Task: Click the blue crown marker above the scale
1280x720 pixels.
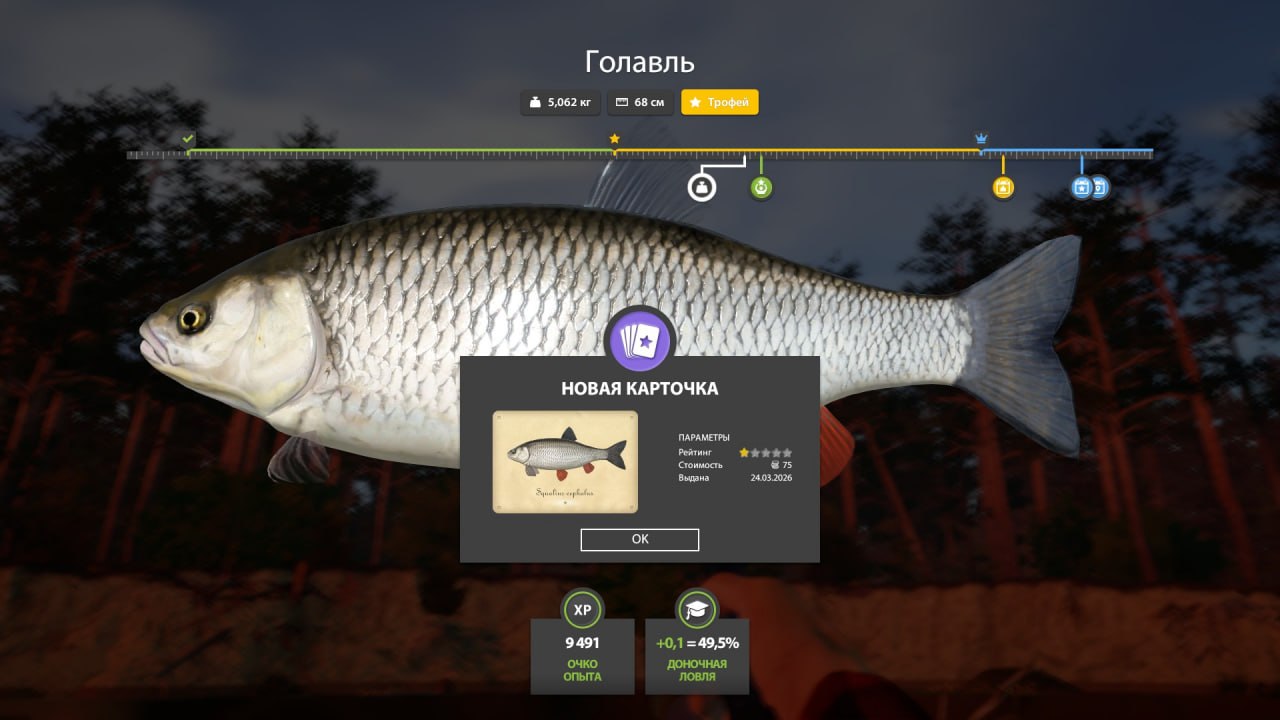Action: click(x=981, y=139)
